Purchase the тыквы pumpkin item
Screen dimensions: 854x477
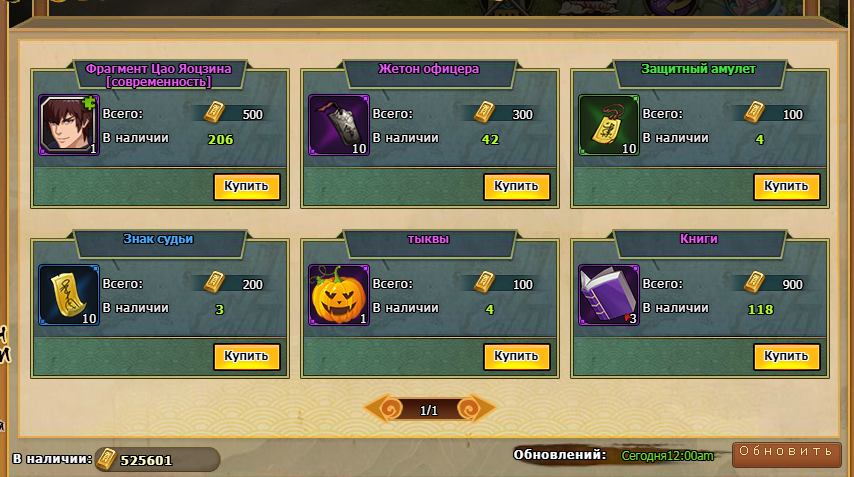click(516, 357)
